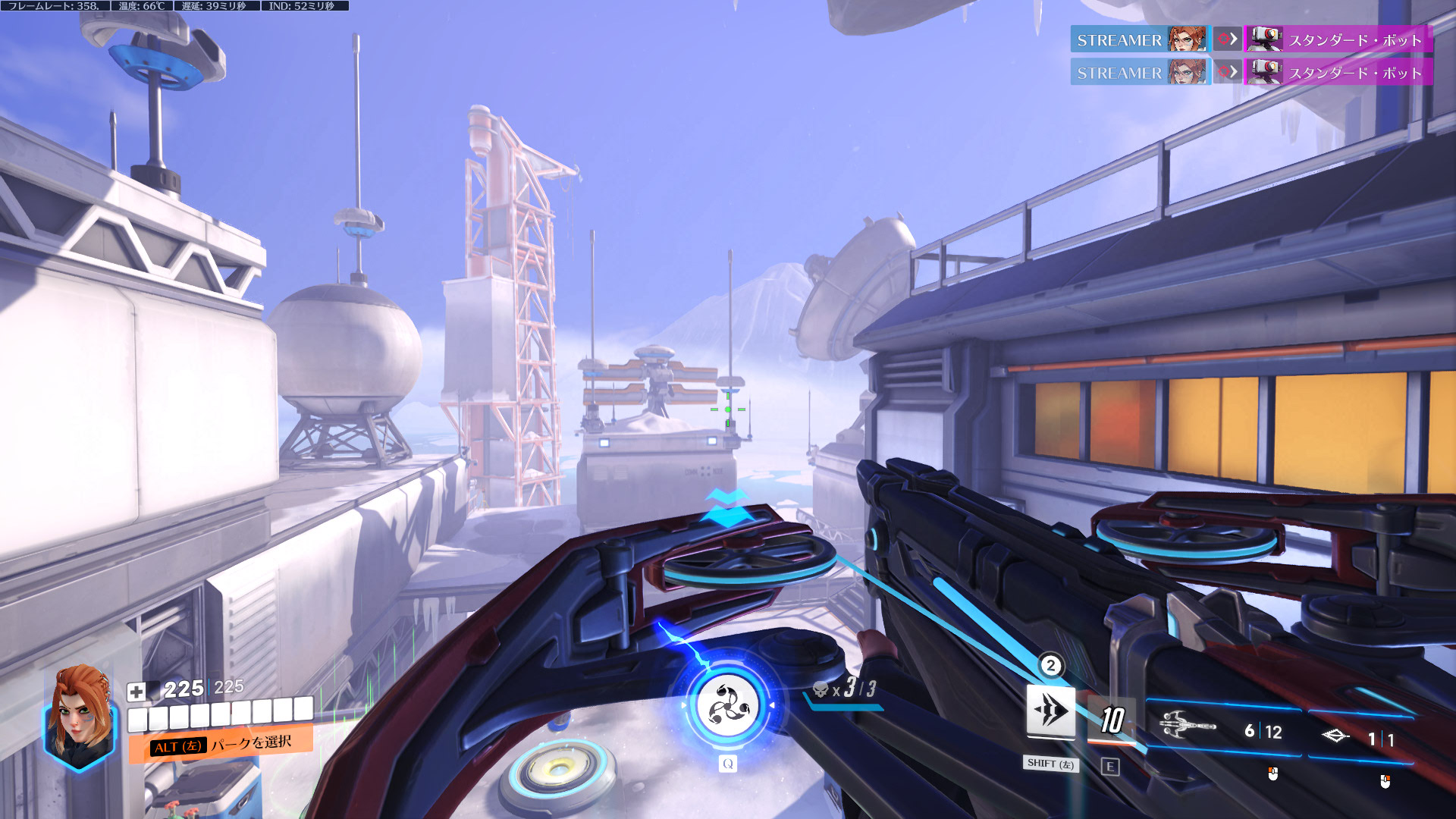Activate the ultimate ability icon

[728, 708]
